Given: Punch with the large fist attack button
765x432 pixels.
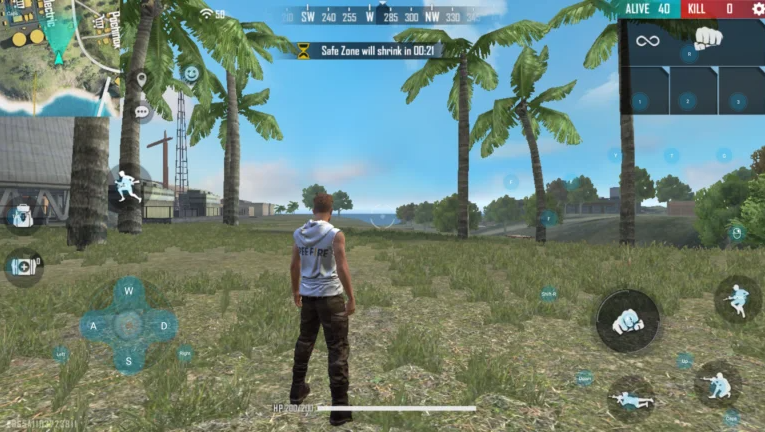Looking at the screenshot, I should click(627, 320).
